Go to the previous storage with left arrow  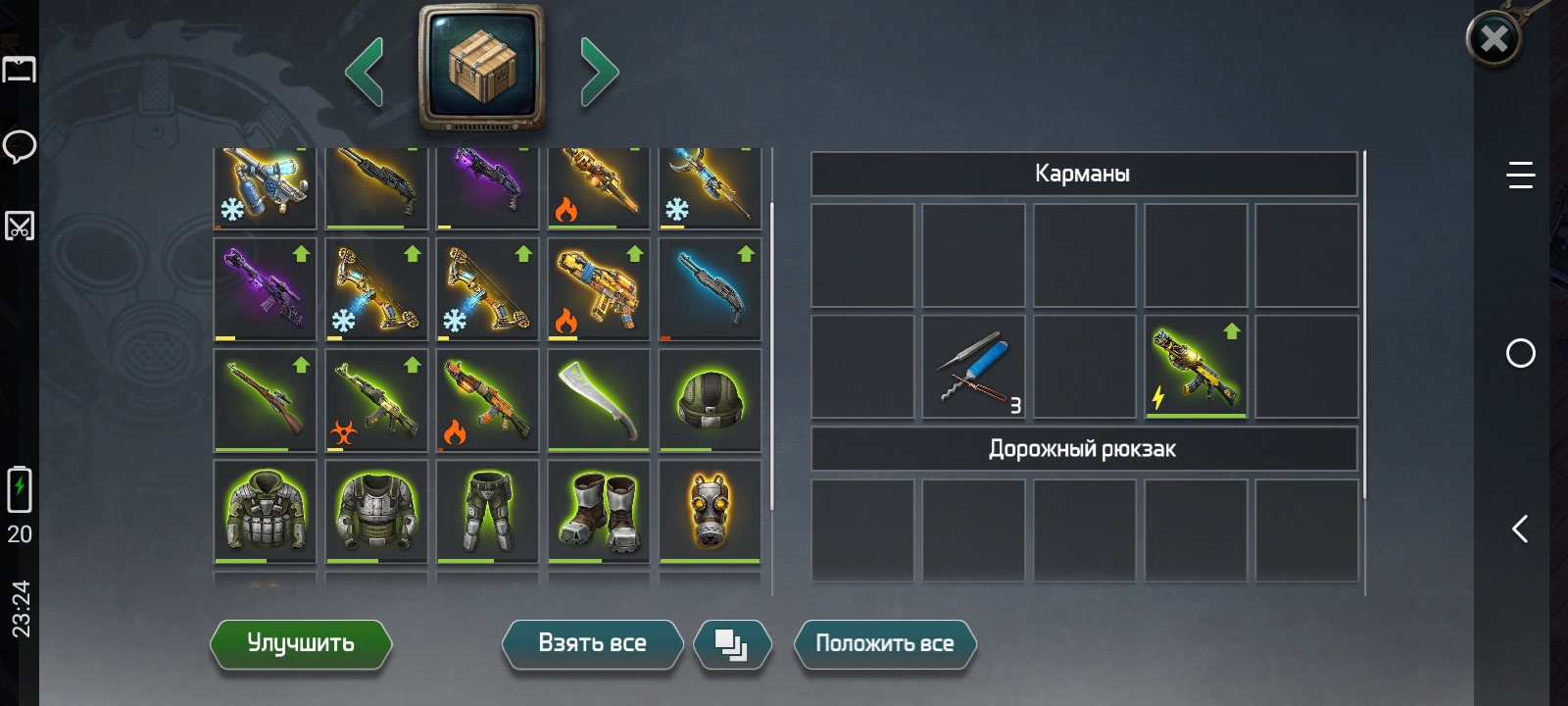(x=365, y=72)
